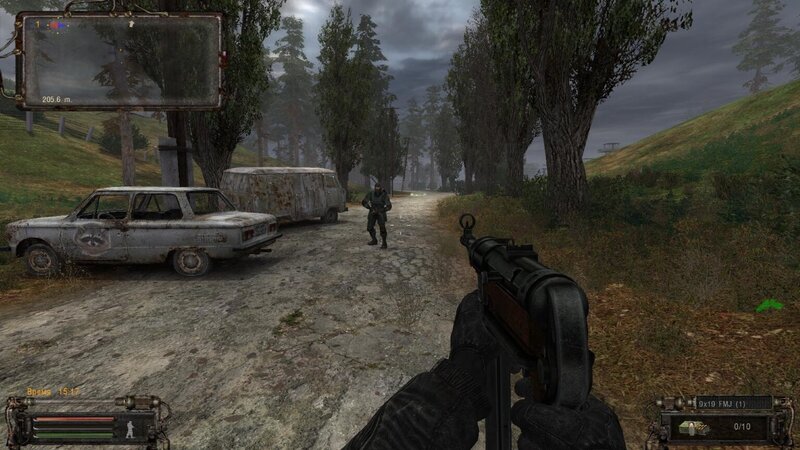Viewport: 800px width, 450px height.
Task: Select the 9x19 FMJ ammo box icon
Action: [693, 425]
